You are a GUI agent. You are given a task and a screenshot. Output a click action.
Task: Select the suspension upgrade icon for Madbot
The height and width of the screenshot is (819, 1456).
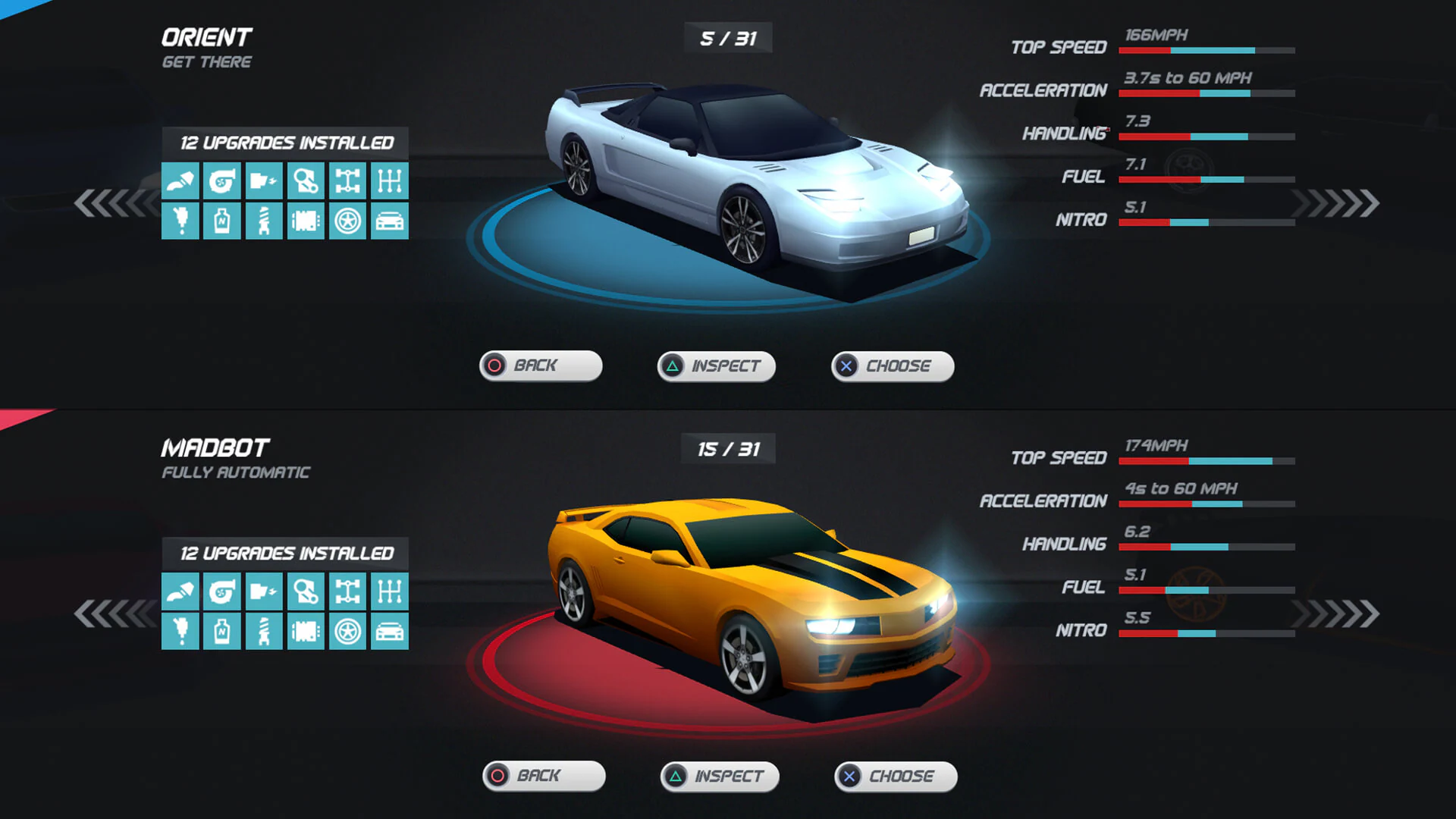click(x=264, y=631)
